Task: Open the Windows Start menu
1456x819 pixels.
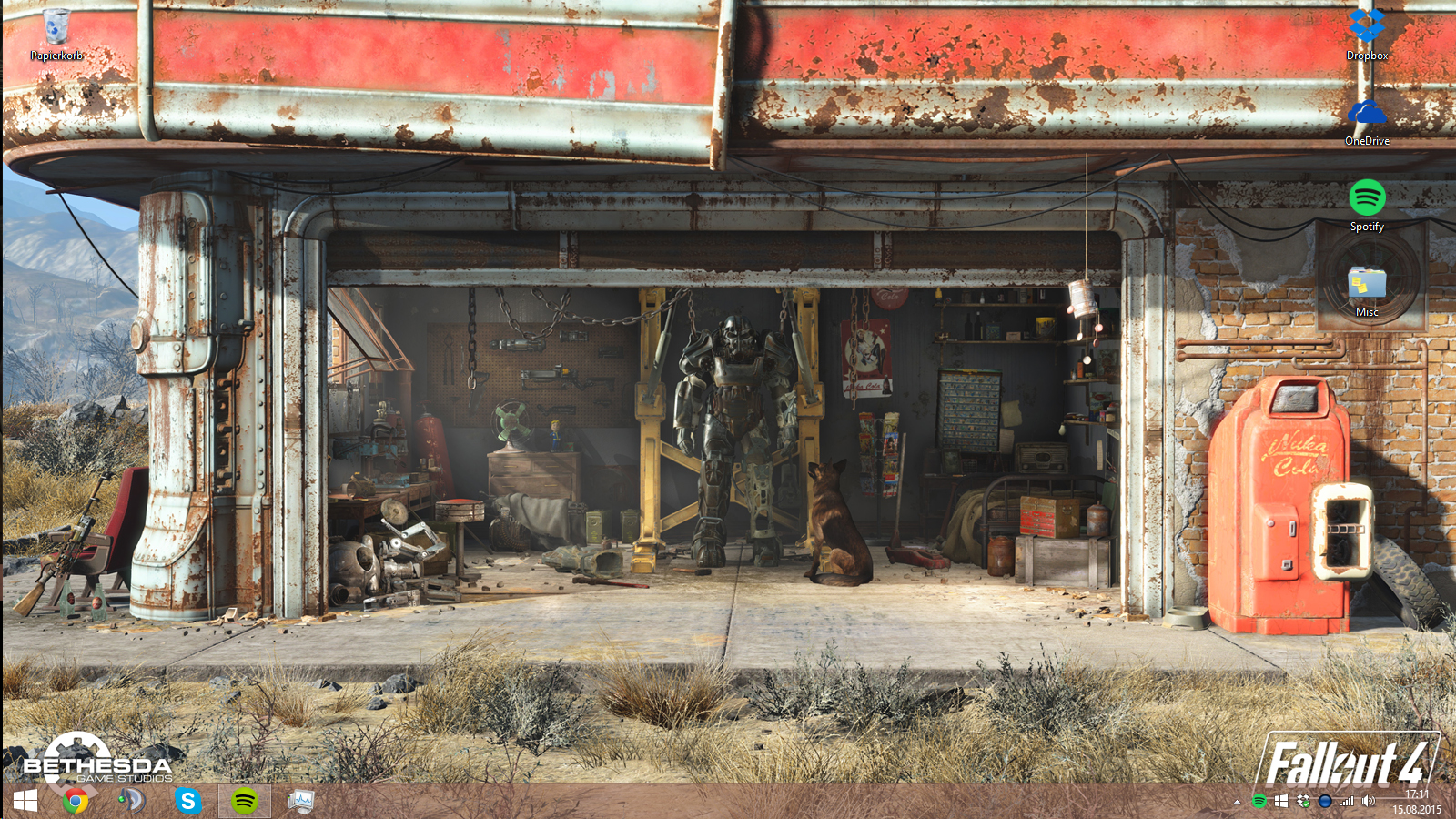Action: (25, 801)
